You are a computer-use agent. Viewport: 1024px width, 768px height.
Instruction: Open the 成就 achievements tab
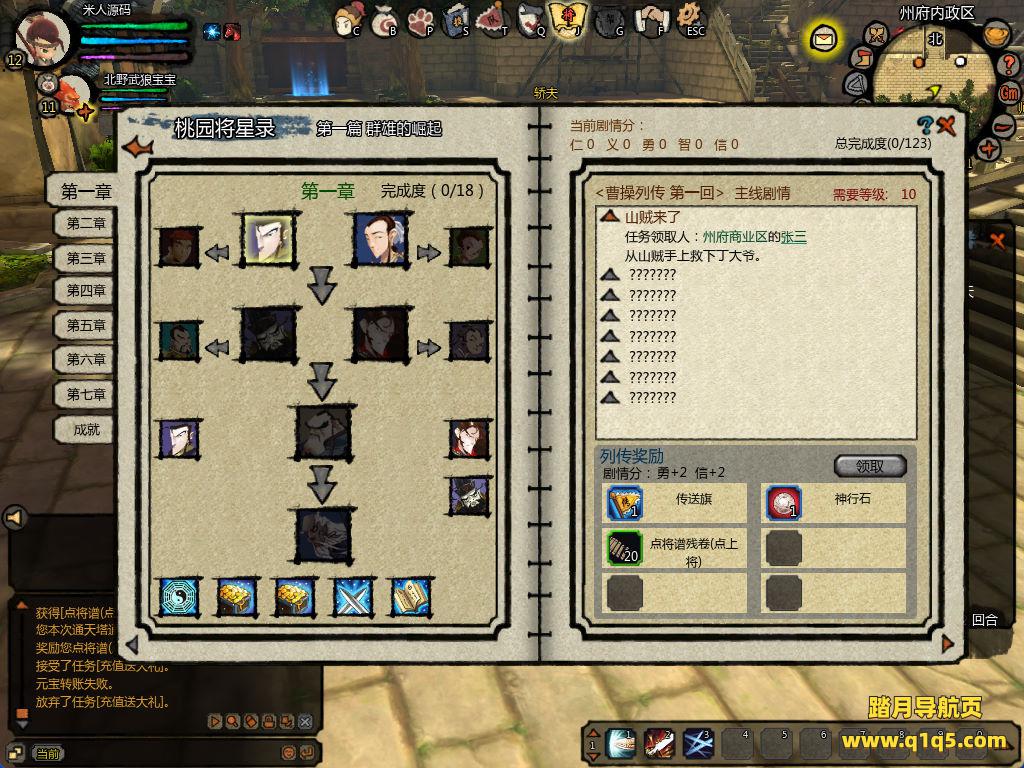coord(86,429)
